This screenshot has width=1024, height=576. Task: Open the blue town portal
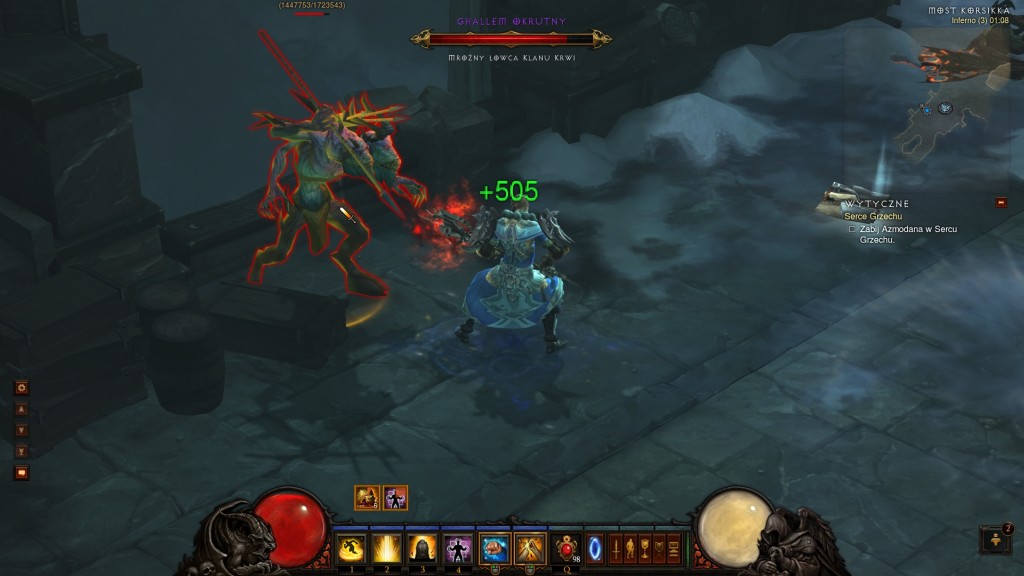point(595,548)
